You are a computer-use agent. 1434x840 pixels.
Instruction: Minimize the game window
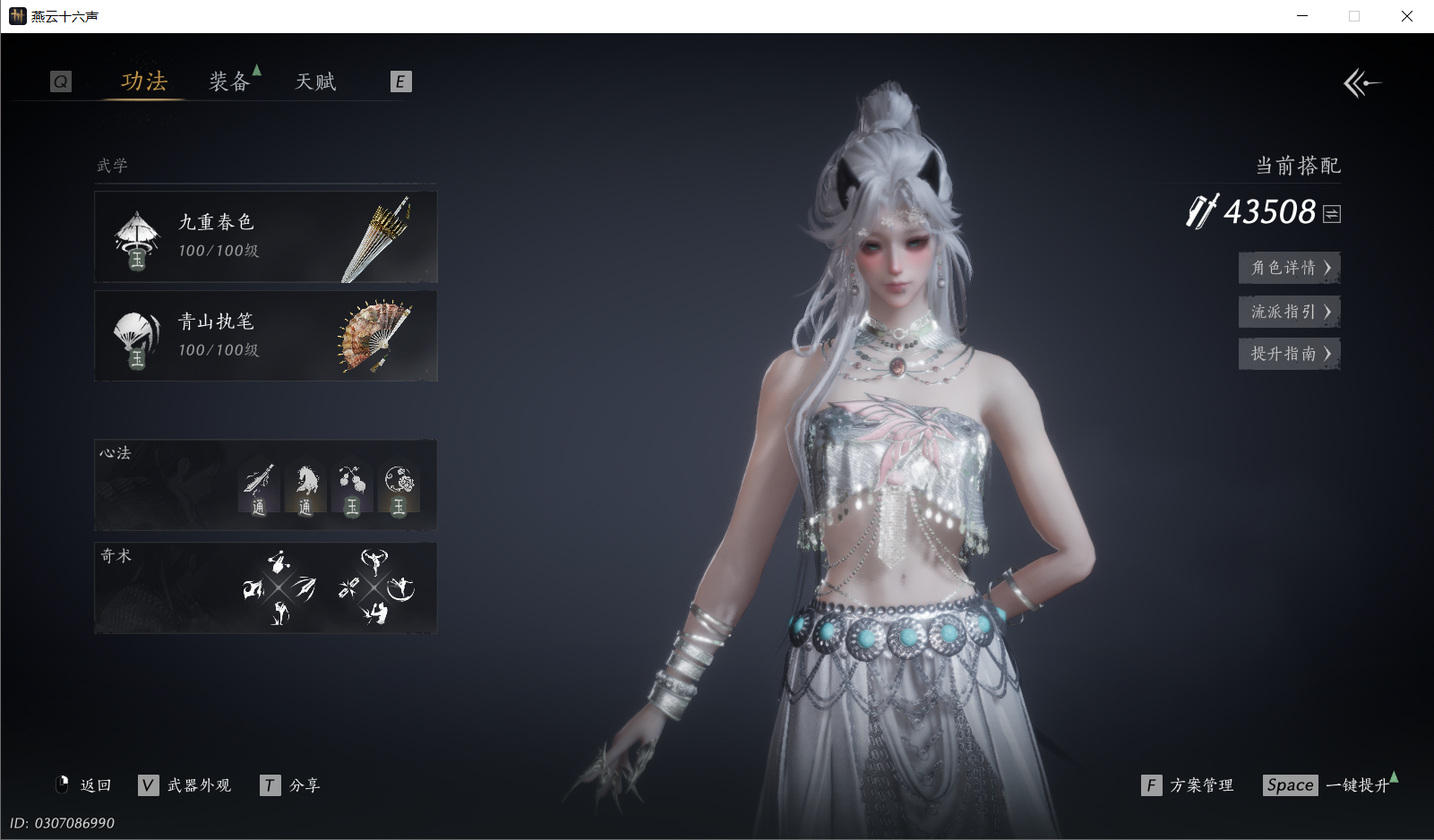[1302, 16]
